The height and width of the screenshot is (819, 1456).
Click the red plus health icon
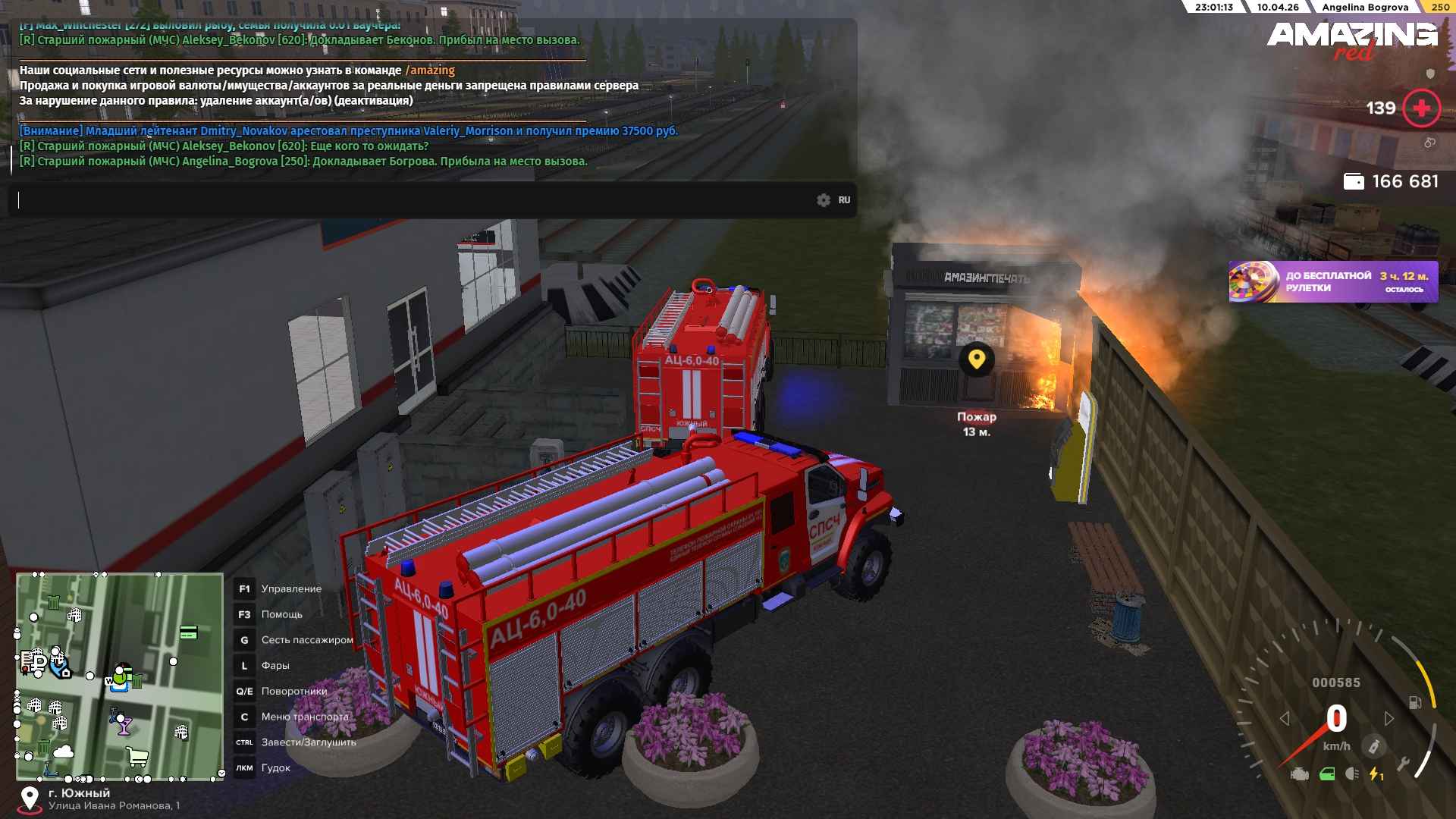pyautogui.click(x=1421, y=108)
